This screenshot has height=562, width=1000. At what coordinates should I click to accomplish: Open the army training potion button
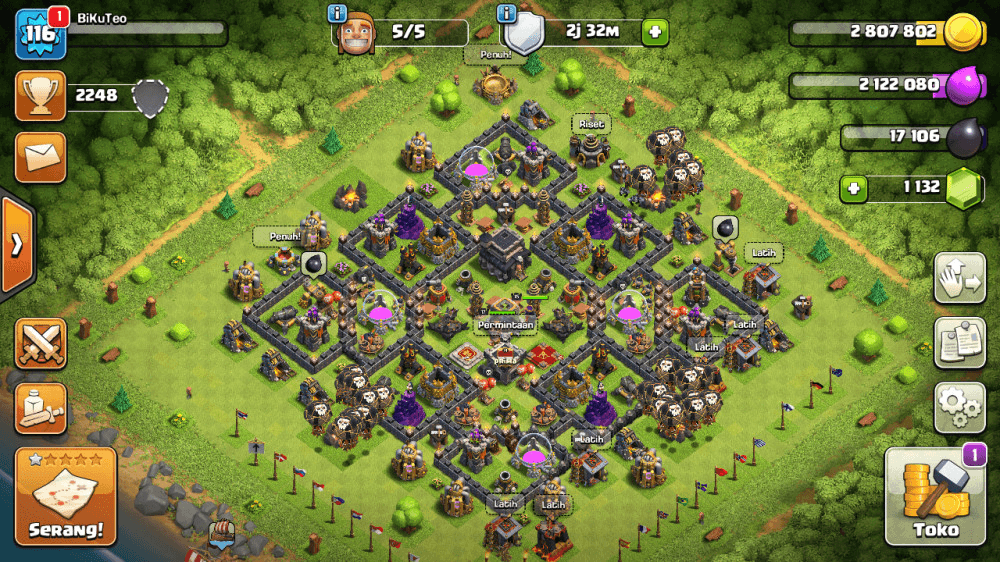41,408
